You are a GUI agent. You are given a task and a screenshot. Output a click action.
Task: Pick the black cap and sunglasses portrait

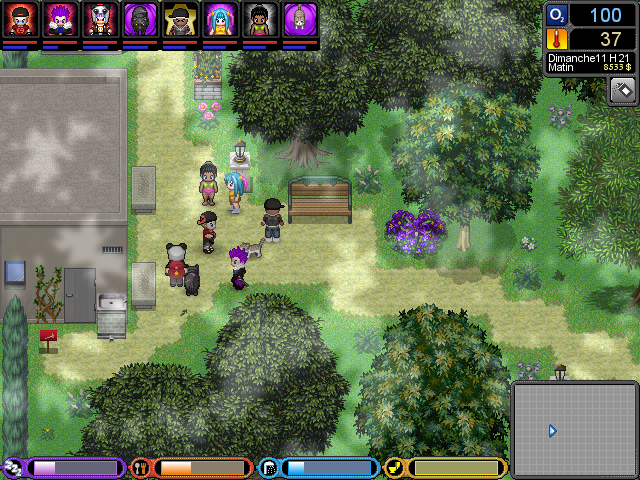(180, 20)
